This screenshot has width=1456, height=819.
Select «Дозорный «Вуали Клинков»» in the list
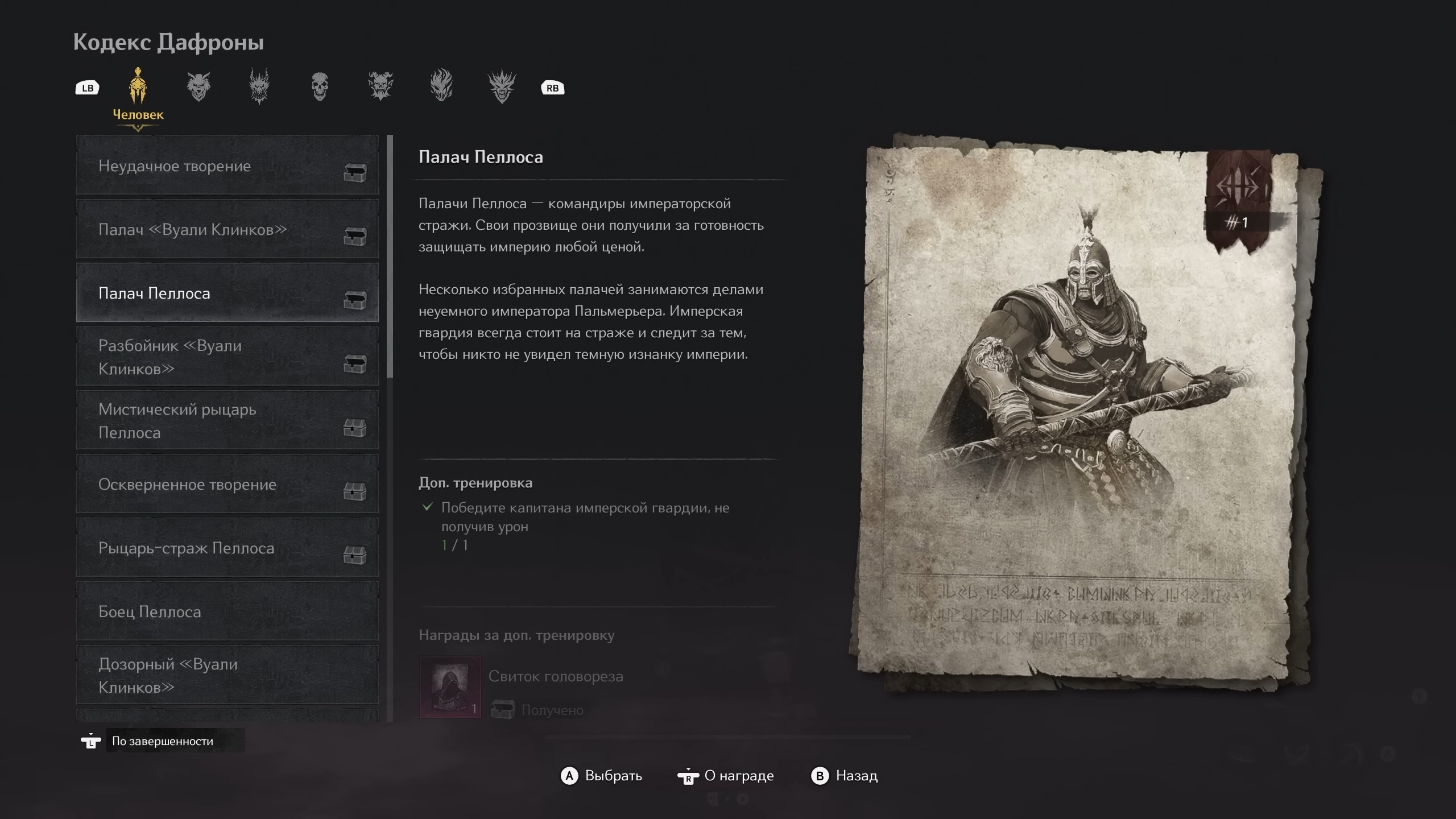click(227, 676)
